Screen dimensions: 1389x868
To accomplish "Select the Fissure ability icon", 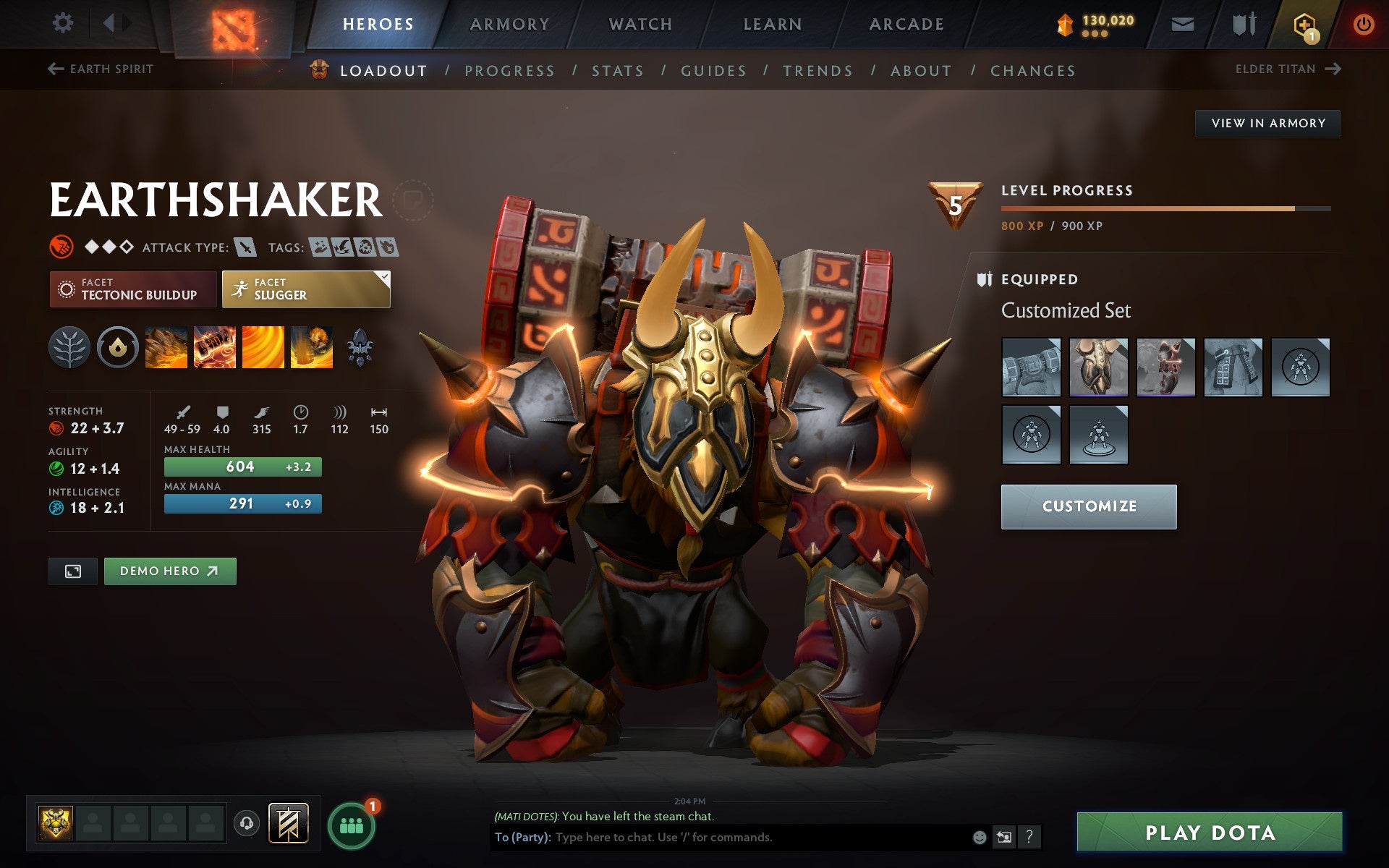I will point(166,347).
